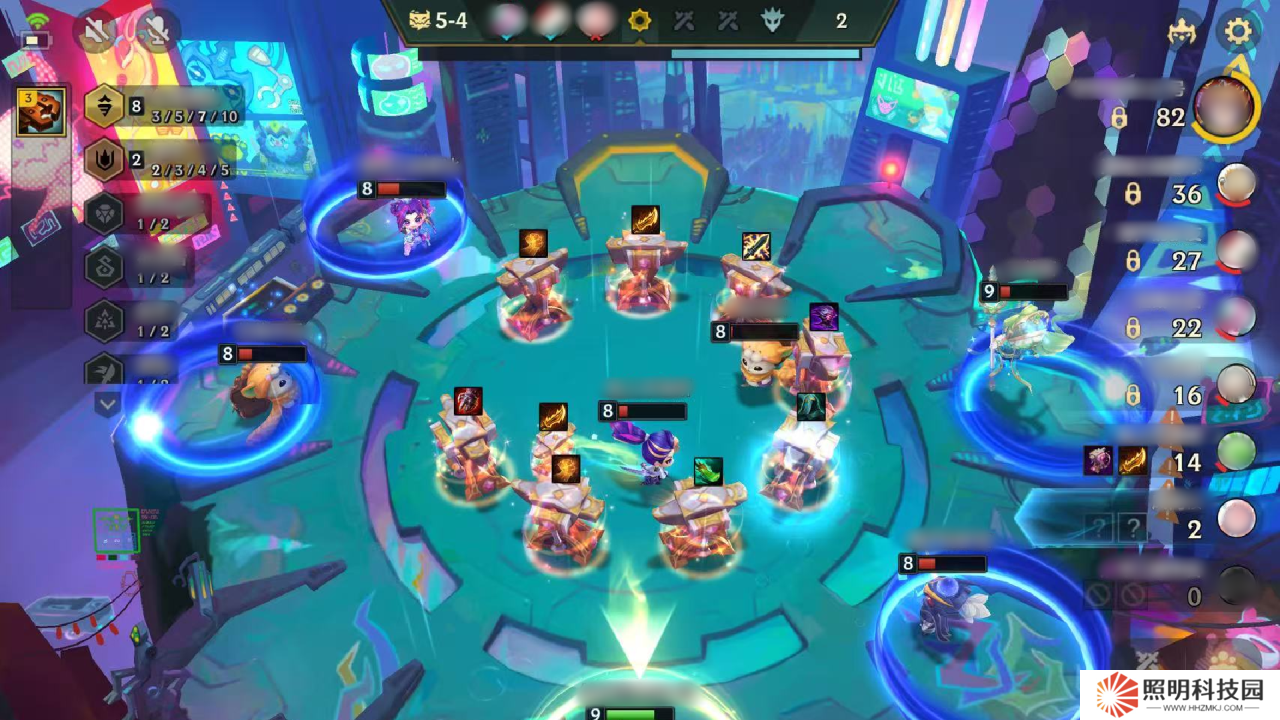1280x720 pixels.
Task: View the board of the 16 HP player
Action: (1236, 385)
